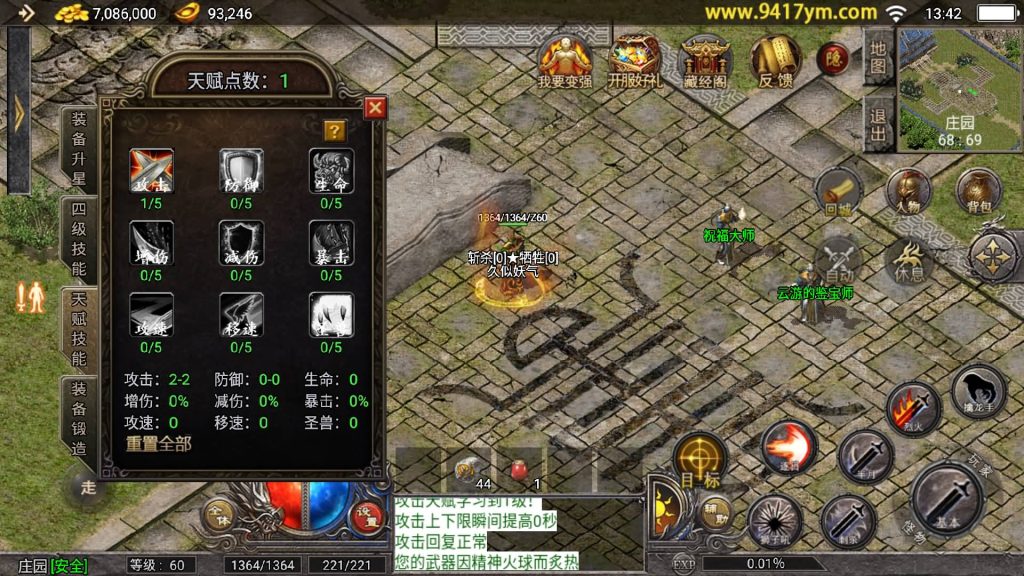The width and height of the screenshot is (1024, 576).
Task: Open the talent help question mark
Action: tap(334, 131)
